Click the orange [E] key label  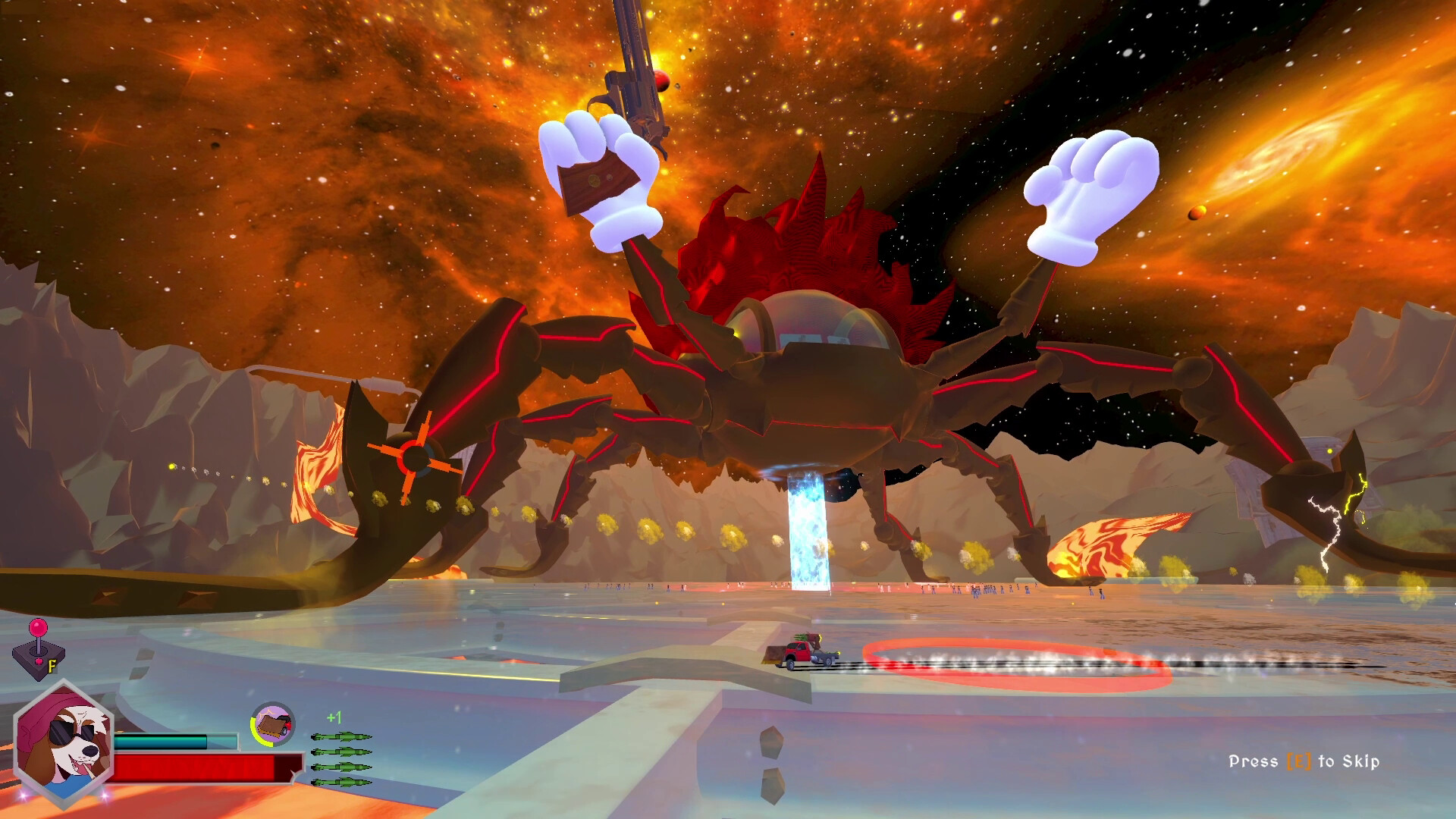[1298, 761]
